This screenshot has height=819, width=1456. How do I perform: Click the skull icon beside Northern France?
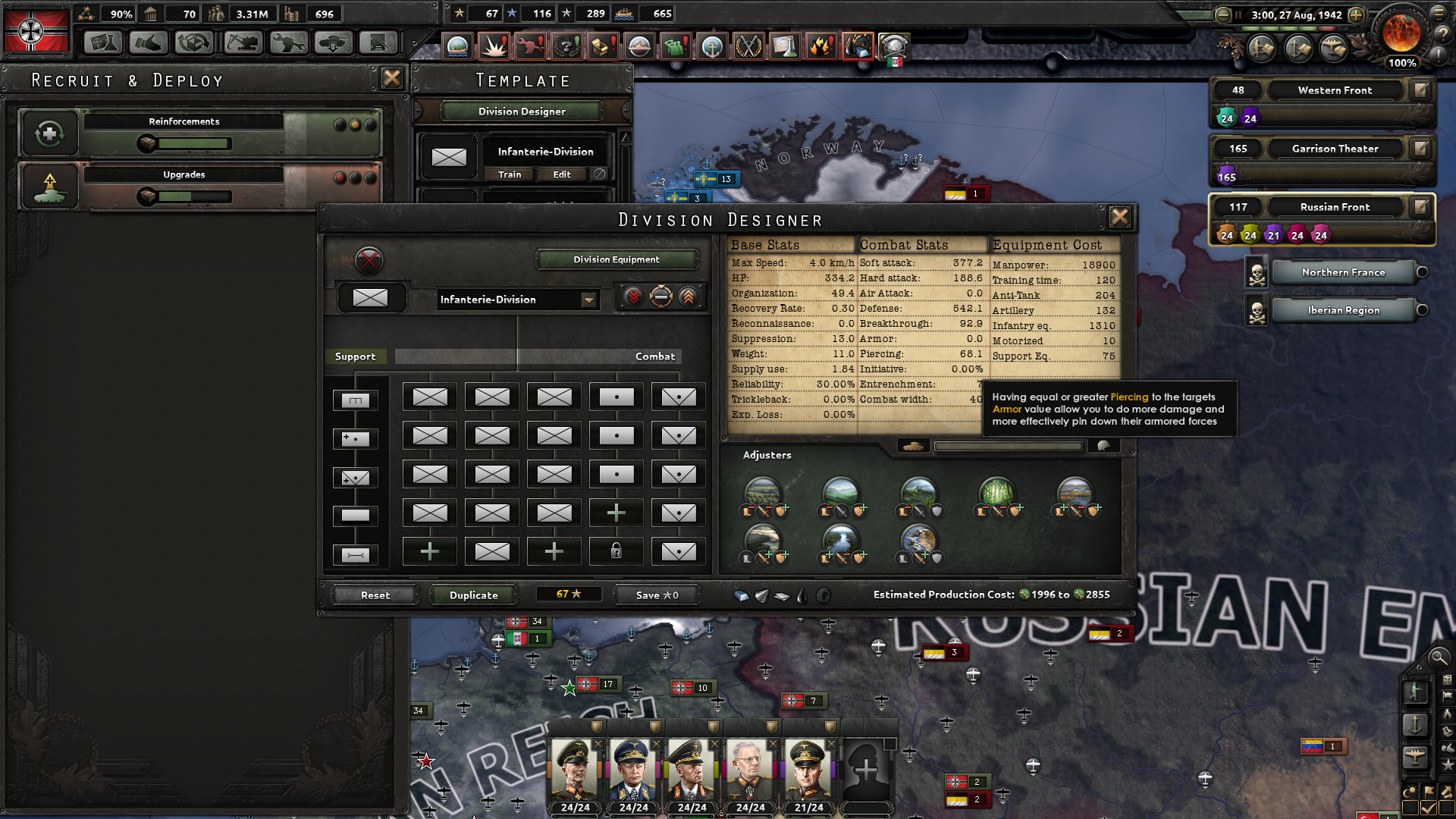click(1256, 272)
